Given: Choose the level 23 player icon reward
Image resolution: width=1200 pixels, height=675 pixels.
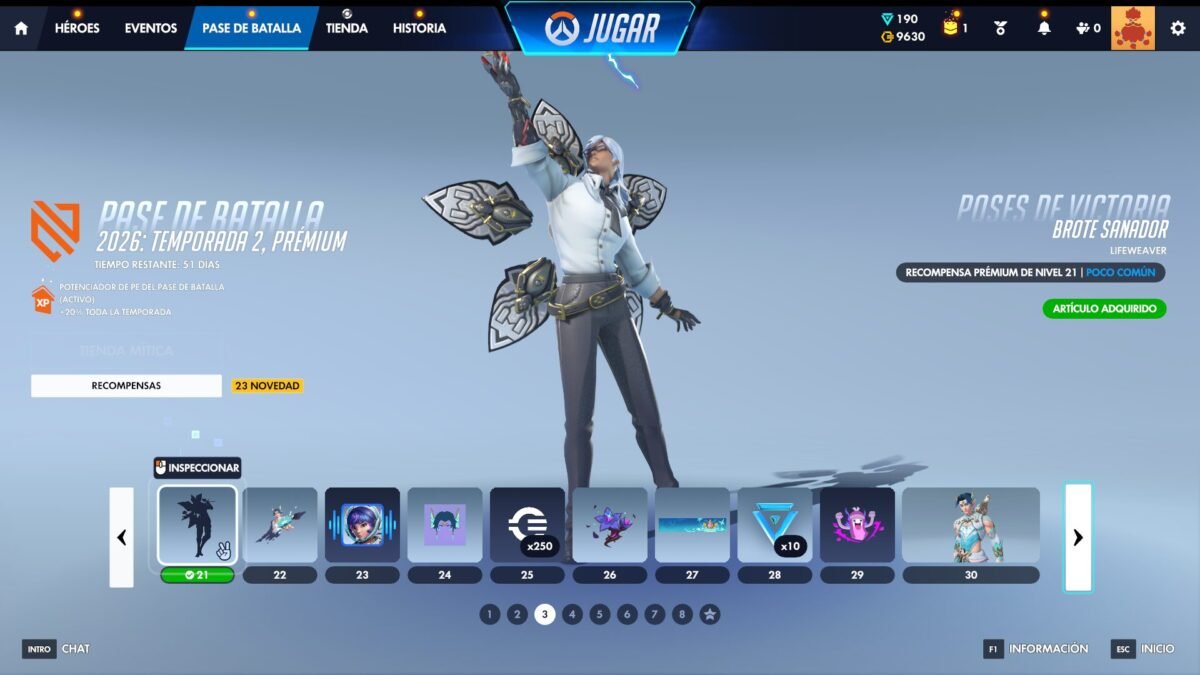Looking at the screenshot, I should [362, 525].
